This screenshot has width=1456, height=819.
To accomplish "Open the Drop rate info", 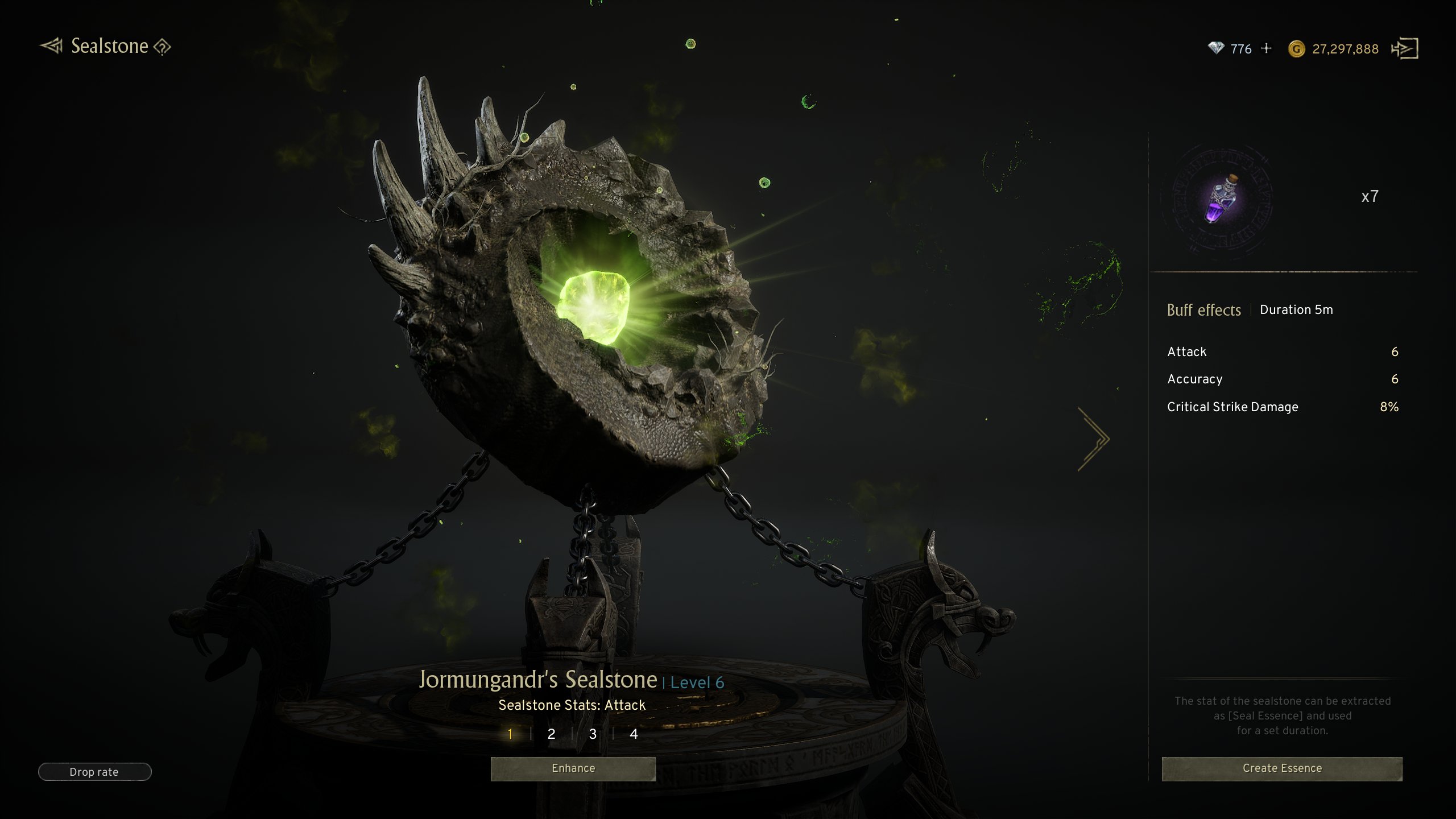I will click(x=94, y=772).
